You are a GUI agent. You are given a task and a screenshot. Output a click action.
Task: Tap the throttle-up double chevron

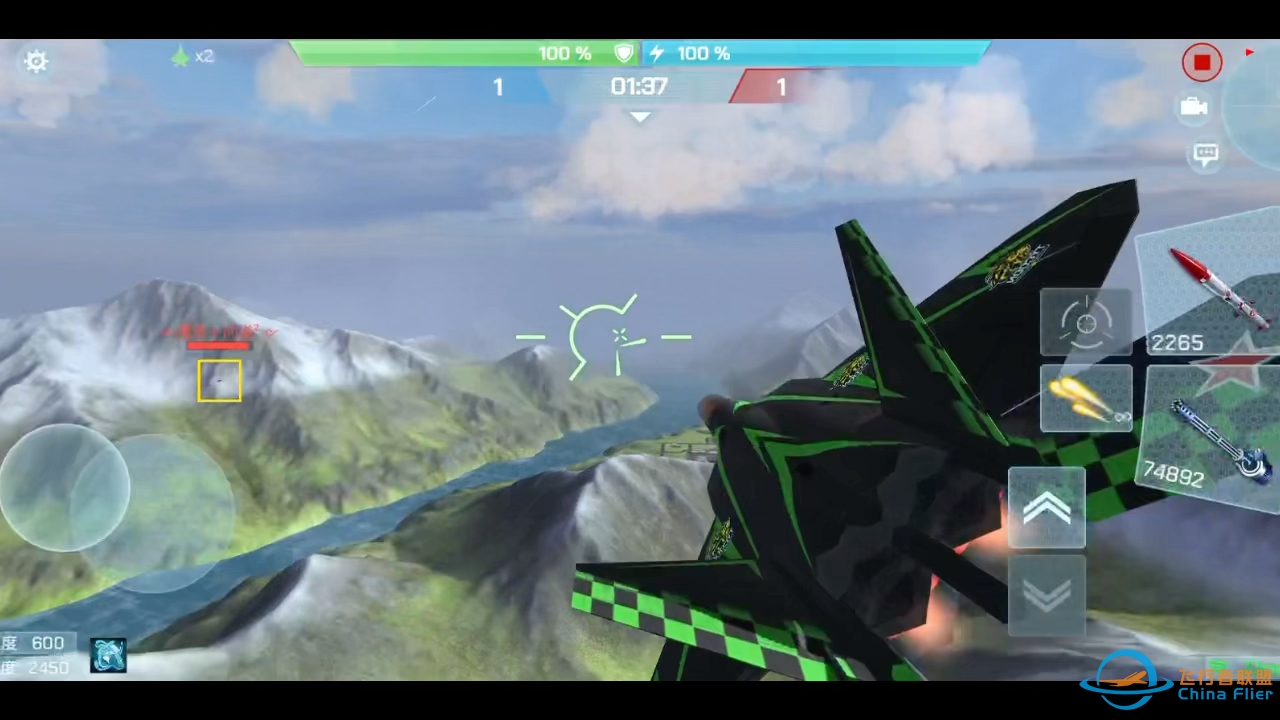1047,508
